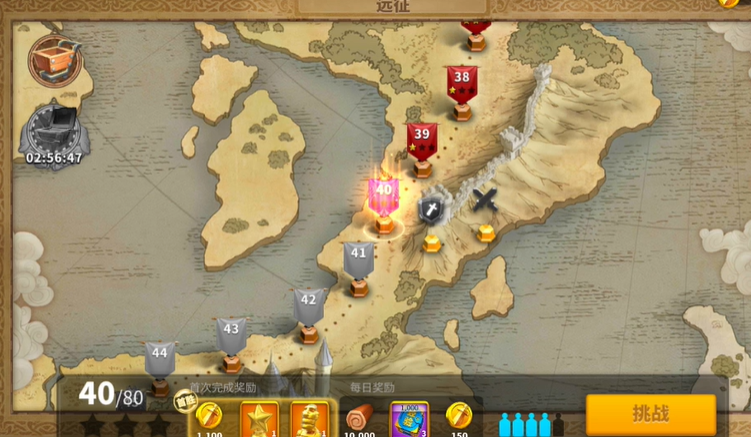Select locked stage 44 gray flag
The height and width of the screenshot is (437, 751).
pyautogui.click(x=159, y=358)
